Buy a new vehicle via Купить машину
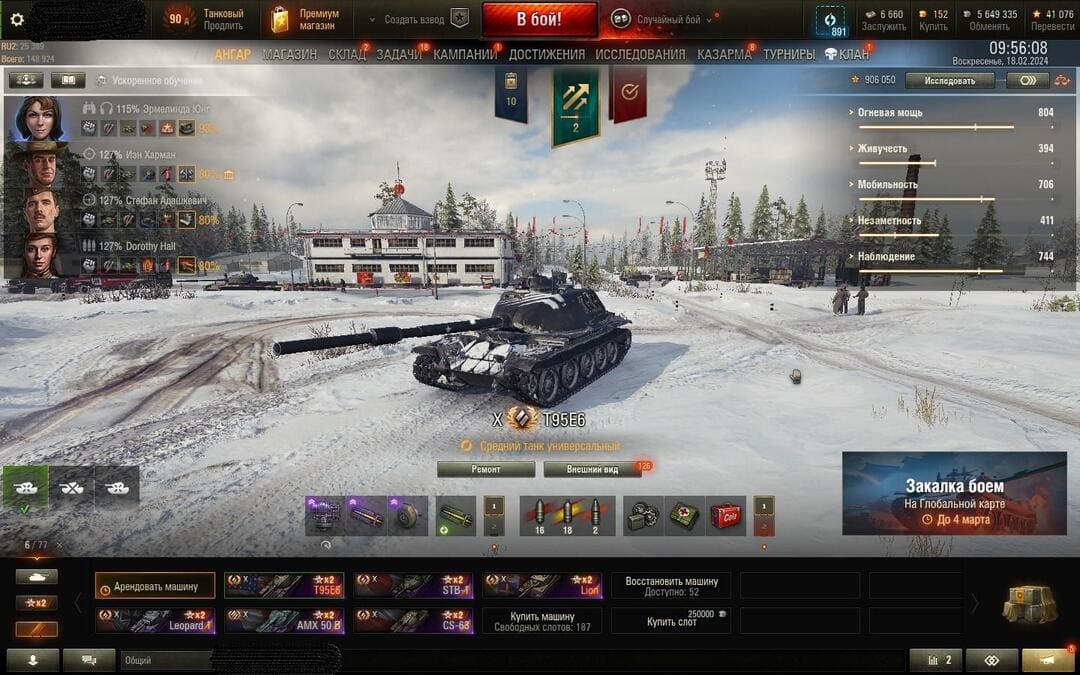The image size is (1080, 675). click(x=542, y=621)
